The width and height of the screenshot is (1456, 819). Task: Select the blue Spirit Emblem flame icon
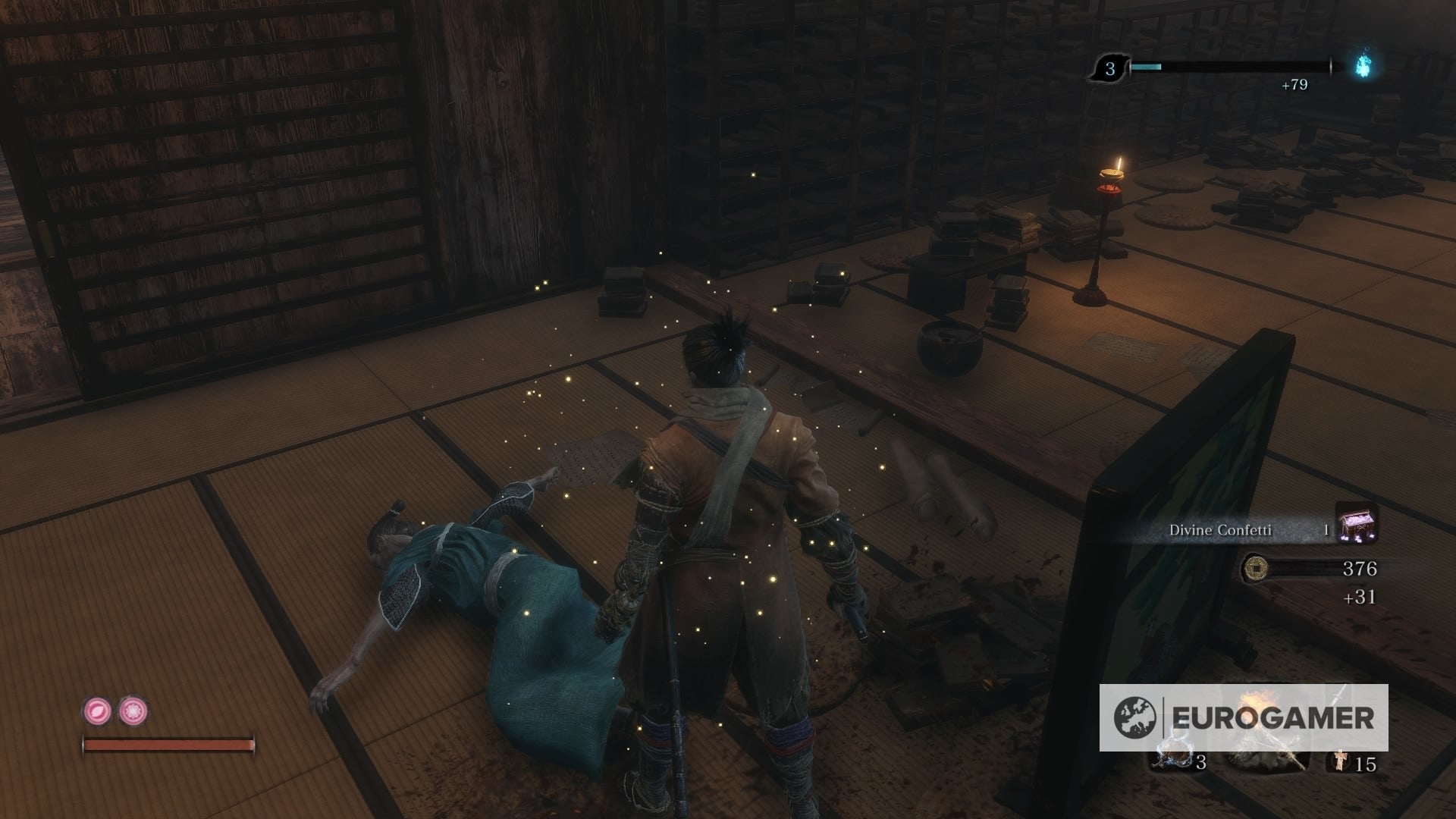click(x=1361, y=66)
